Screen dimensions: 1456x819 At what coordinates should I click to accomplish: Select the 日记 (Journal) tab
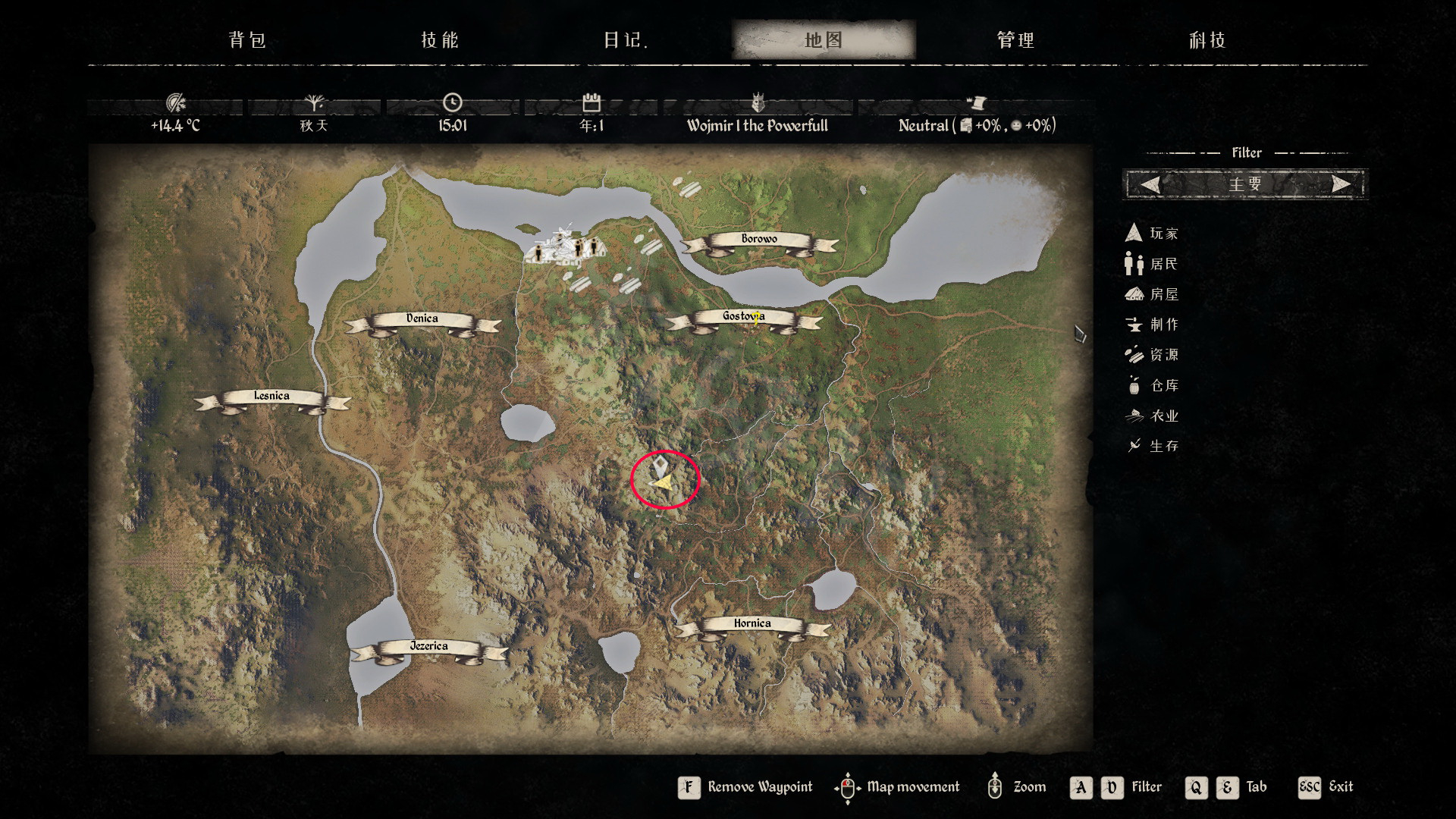[x=625, y=40]
